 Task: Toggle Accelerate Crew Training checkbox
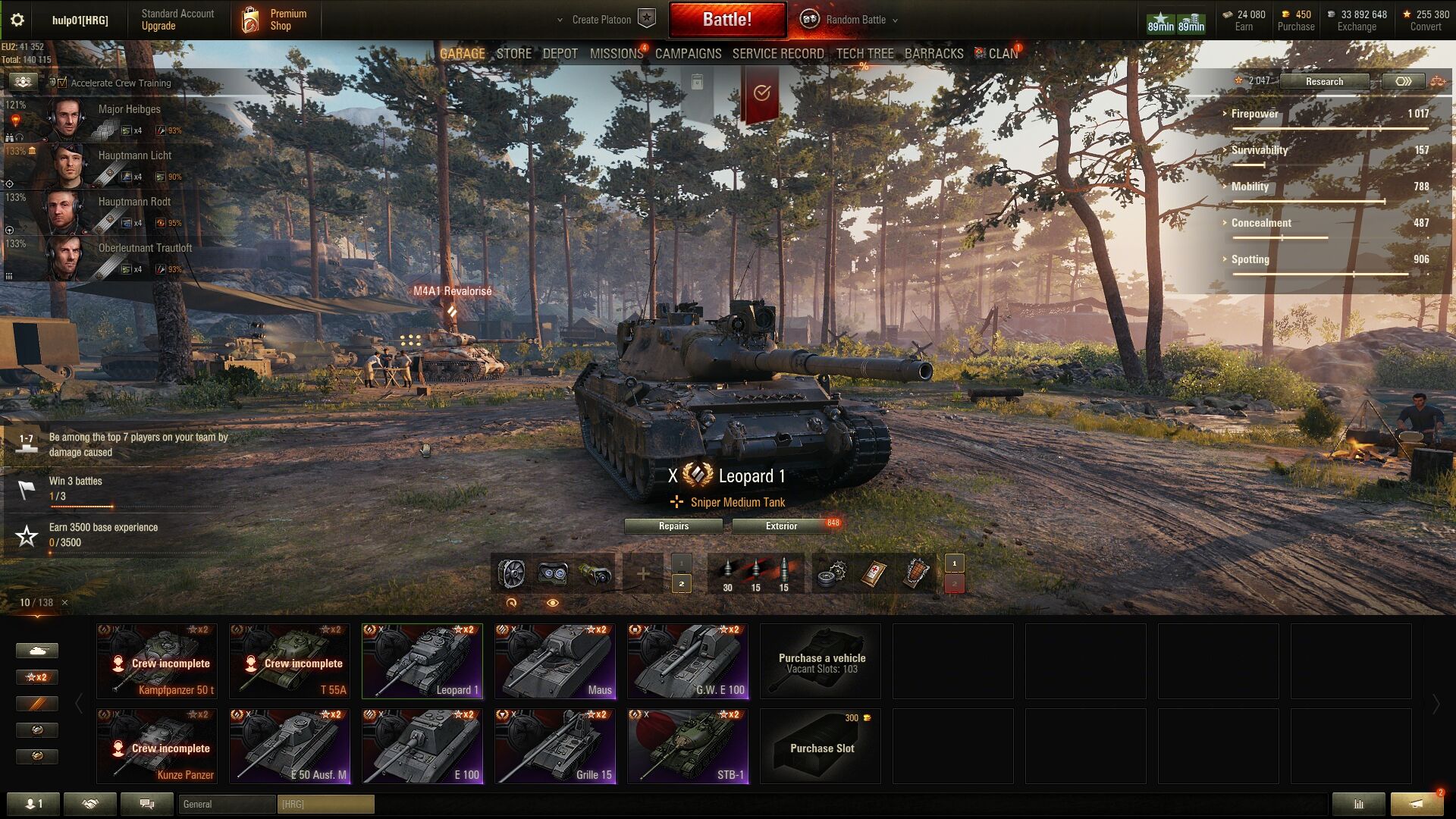(x=62, y=83)
